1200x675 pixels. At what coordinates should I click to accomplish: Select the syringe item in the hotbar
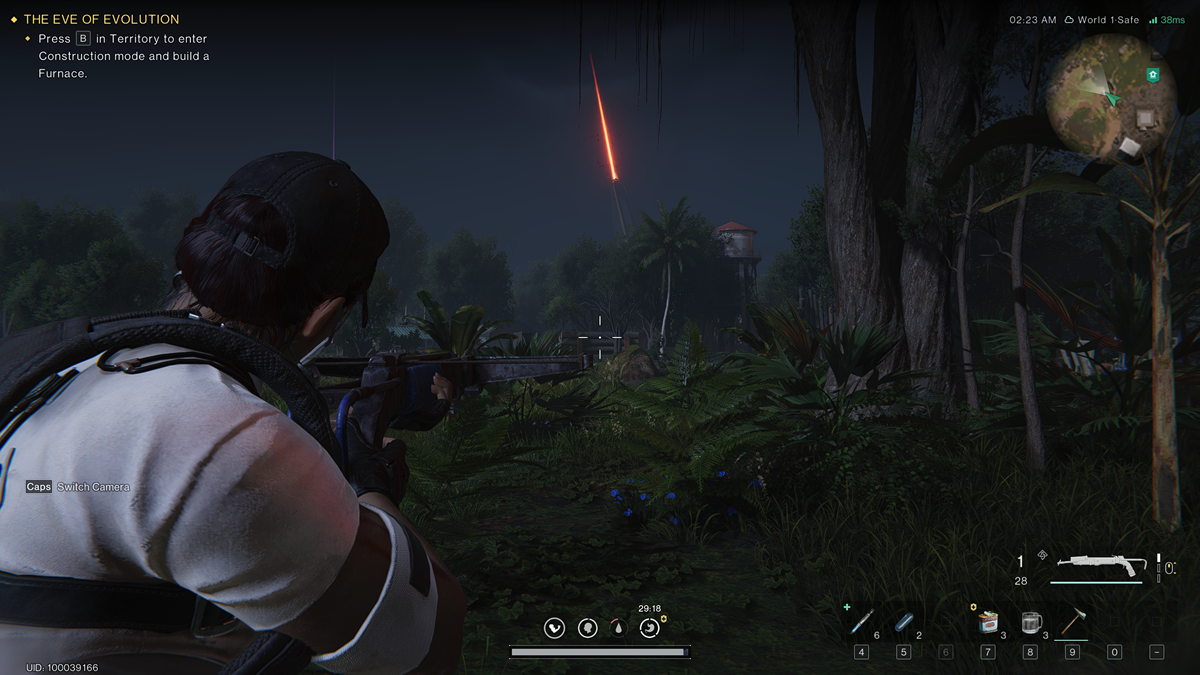click(x=861, y=622)
